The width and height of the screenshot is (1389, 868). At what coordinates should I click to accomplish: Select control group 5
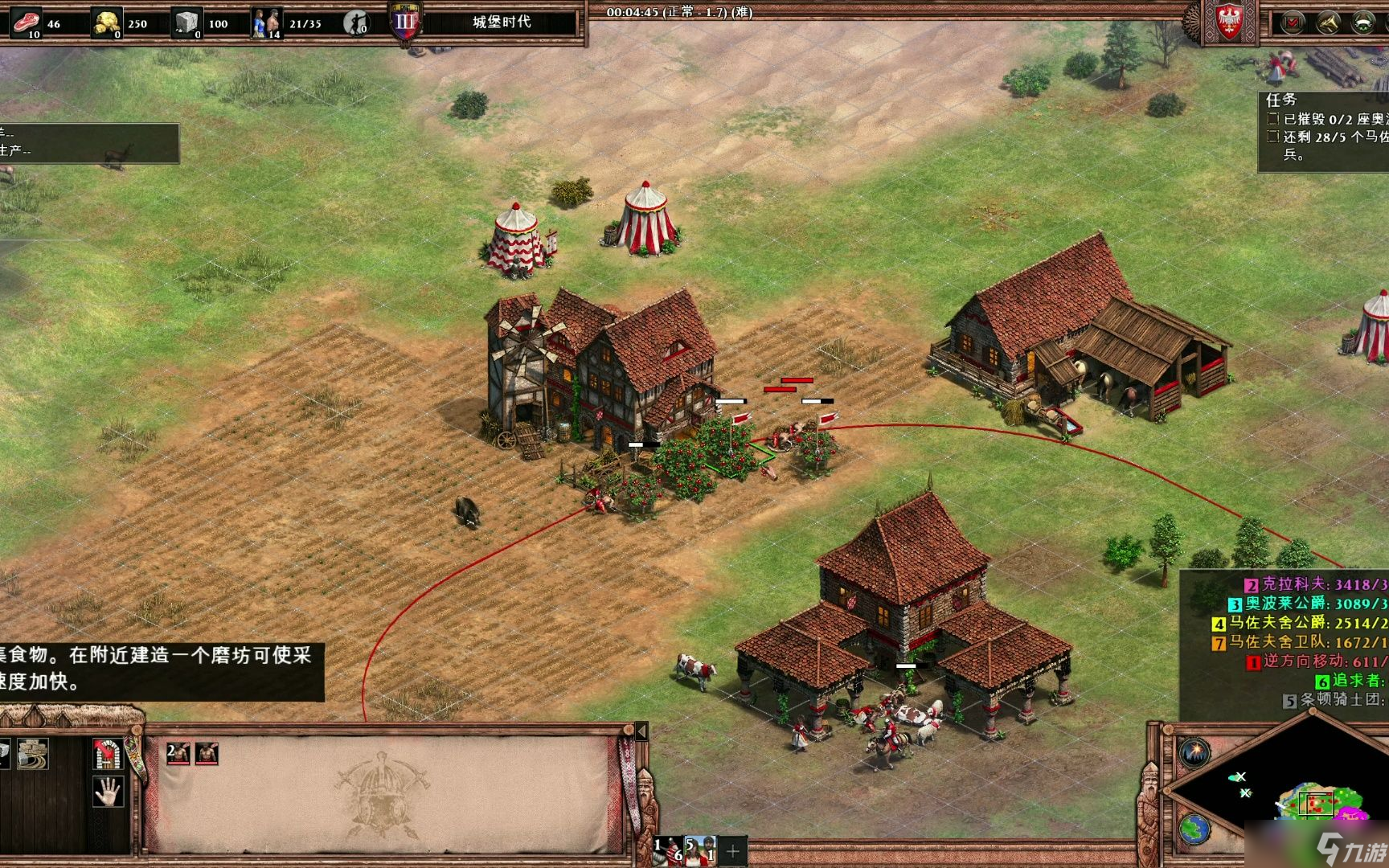[700, 850]
